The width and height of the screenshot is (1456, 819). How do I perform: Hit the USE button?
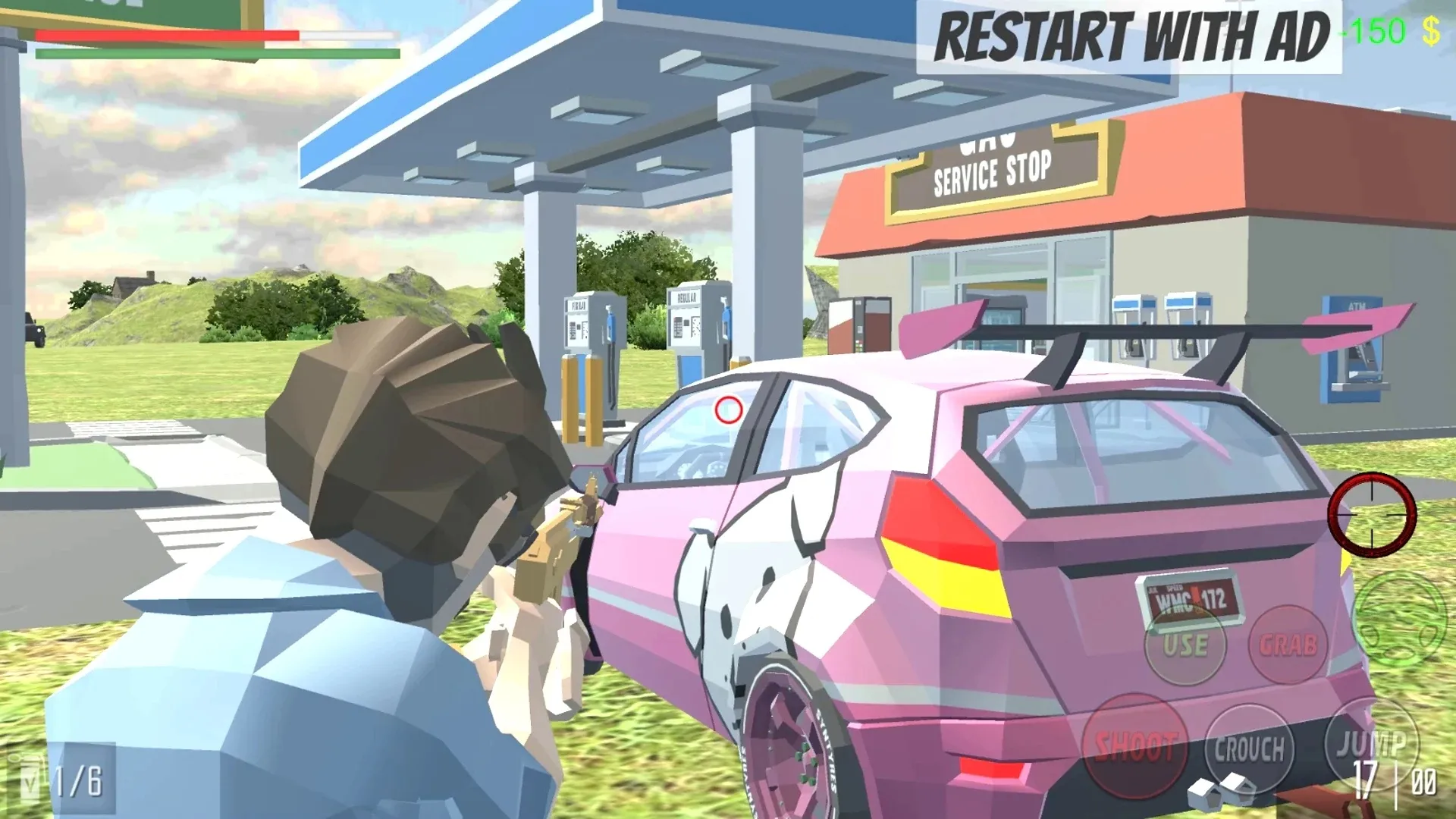pos(1185,645)
